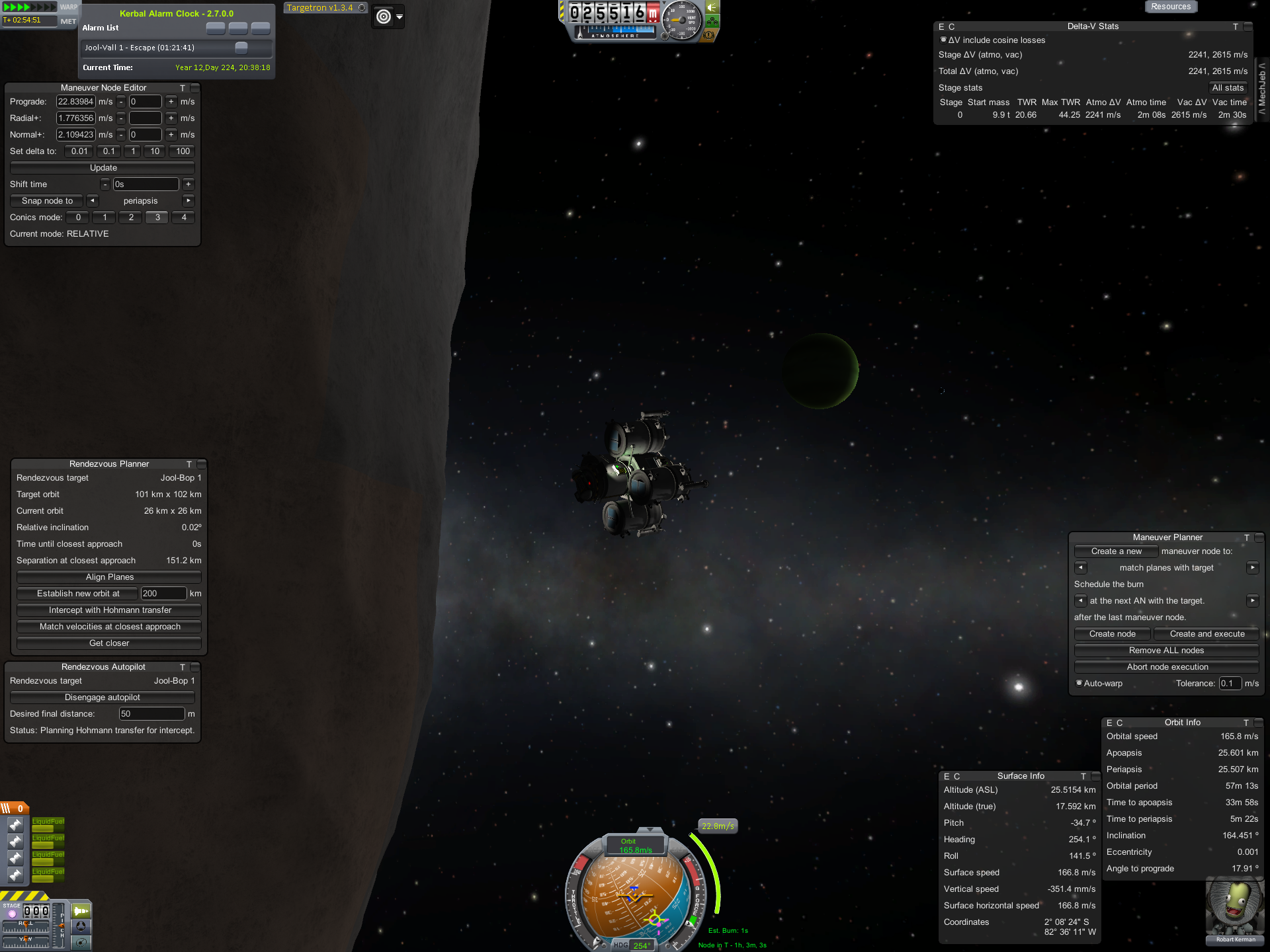Set delta increment to 100
This screenshot has width=1270, height=952.
click(x=183, y=151)
